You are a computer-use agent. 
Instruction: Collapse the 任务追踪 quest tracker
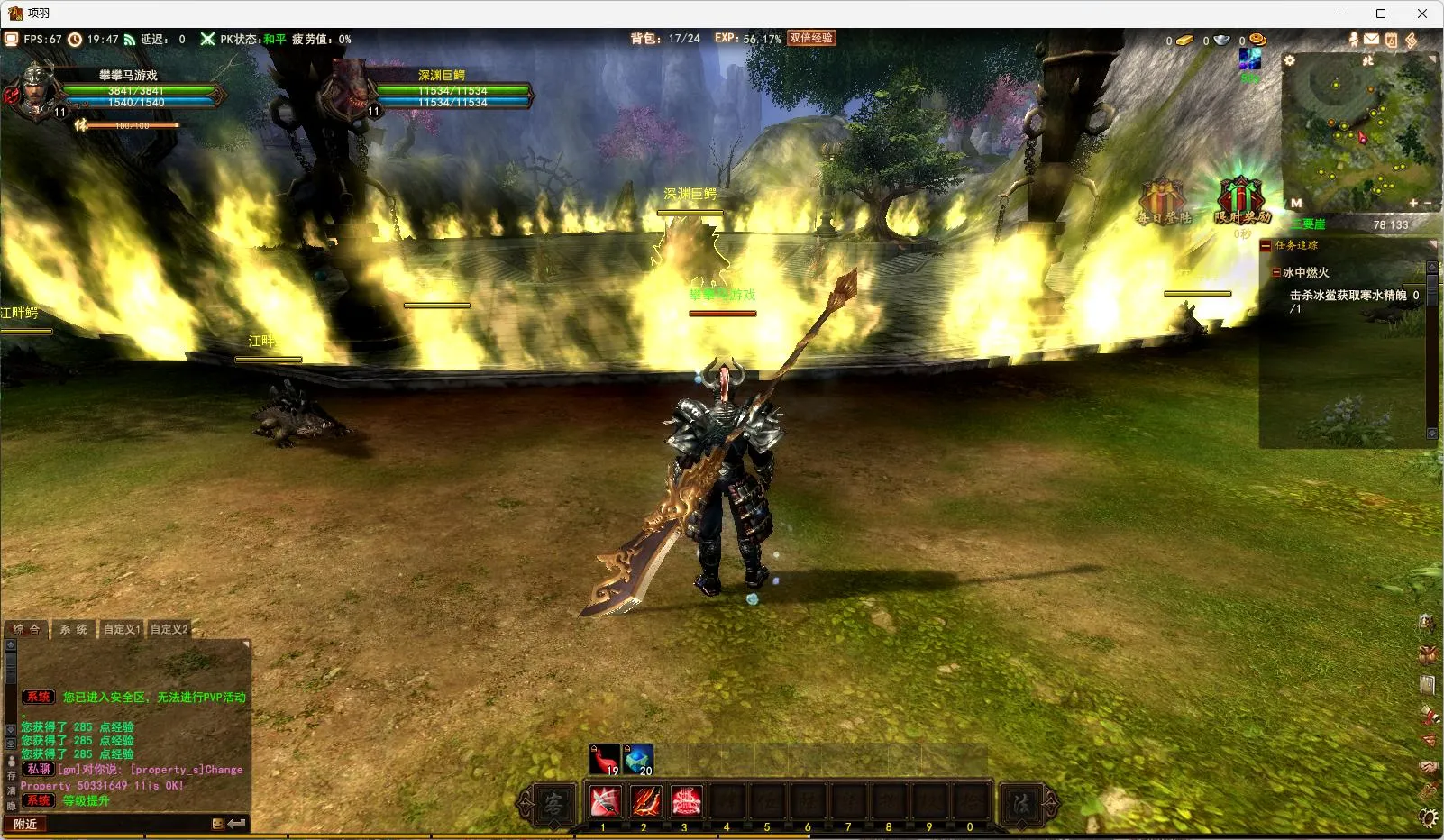[x=1266, y=245]
